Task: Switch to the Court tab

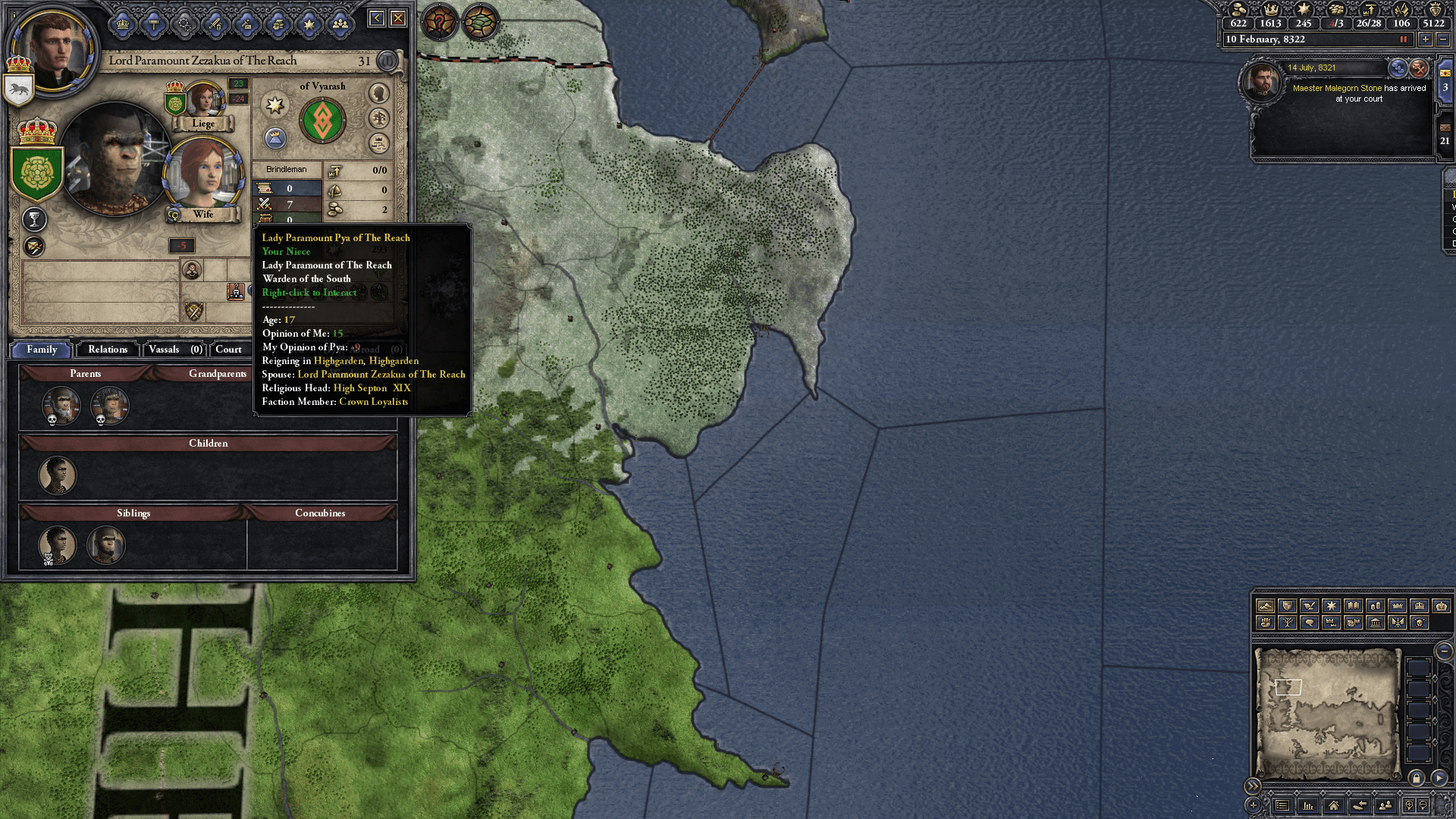Action: [228, 350]
